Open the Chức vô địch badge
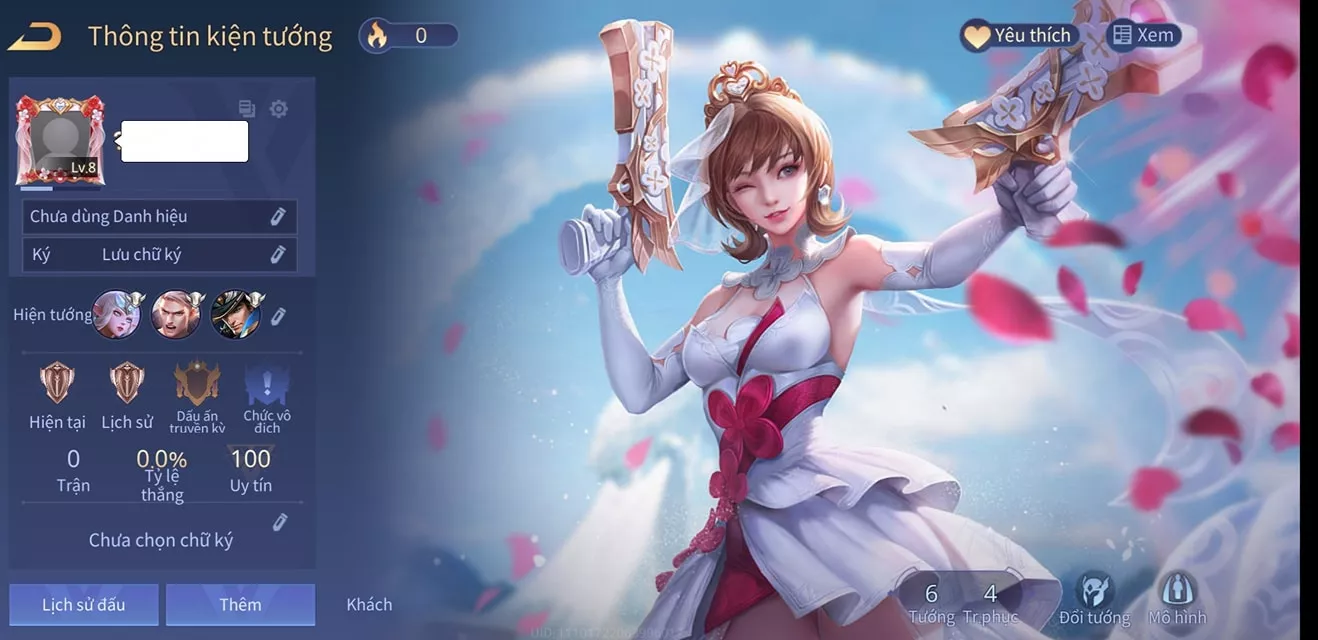1318x640 pixels. [x=266, y=384]
